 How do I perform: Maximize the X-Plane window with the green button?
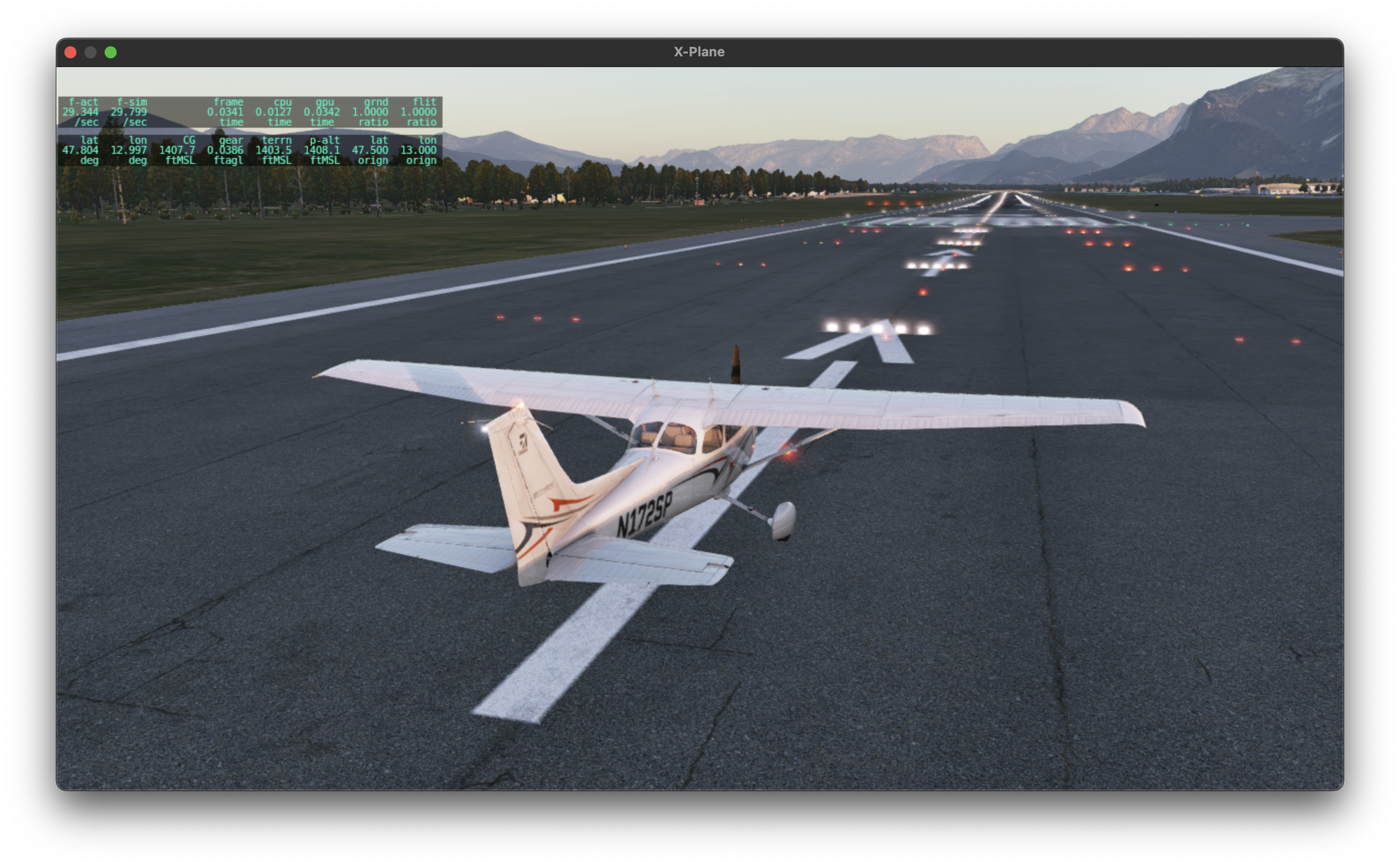[x=111, y=52]
